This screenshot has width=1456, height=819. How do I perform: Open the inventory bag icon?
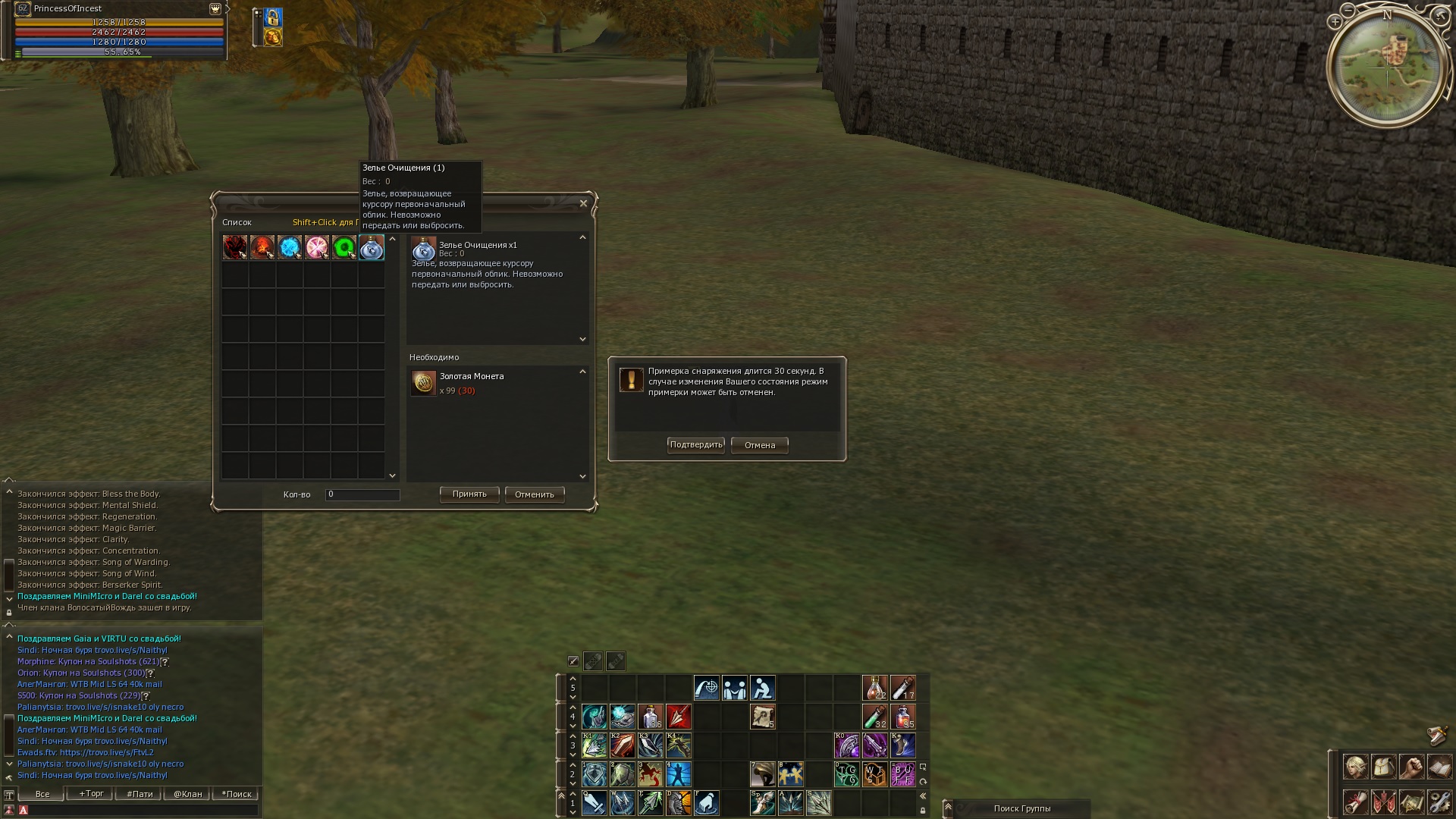point(1383,767)
